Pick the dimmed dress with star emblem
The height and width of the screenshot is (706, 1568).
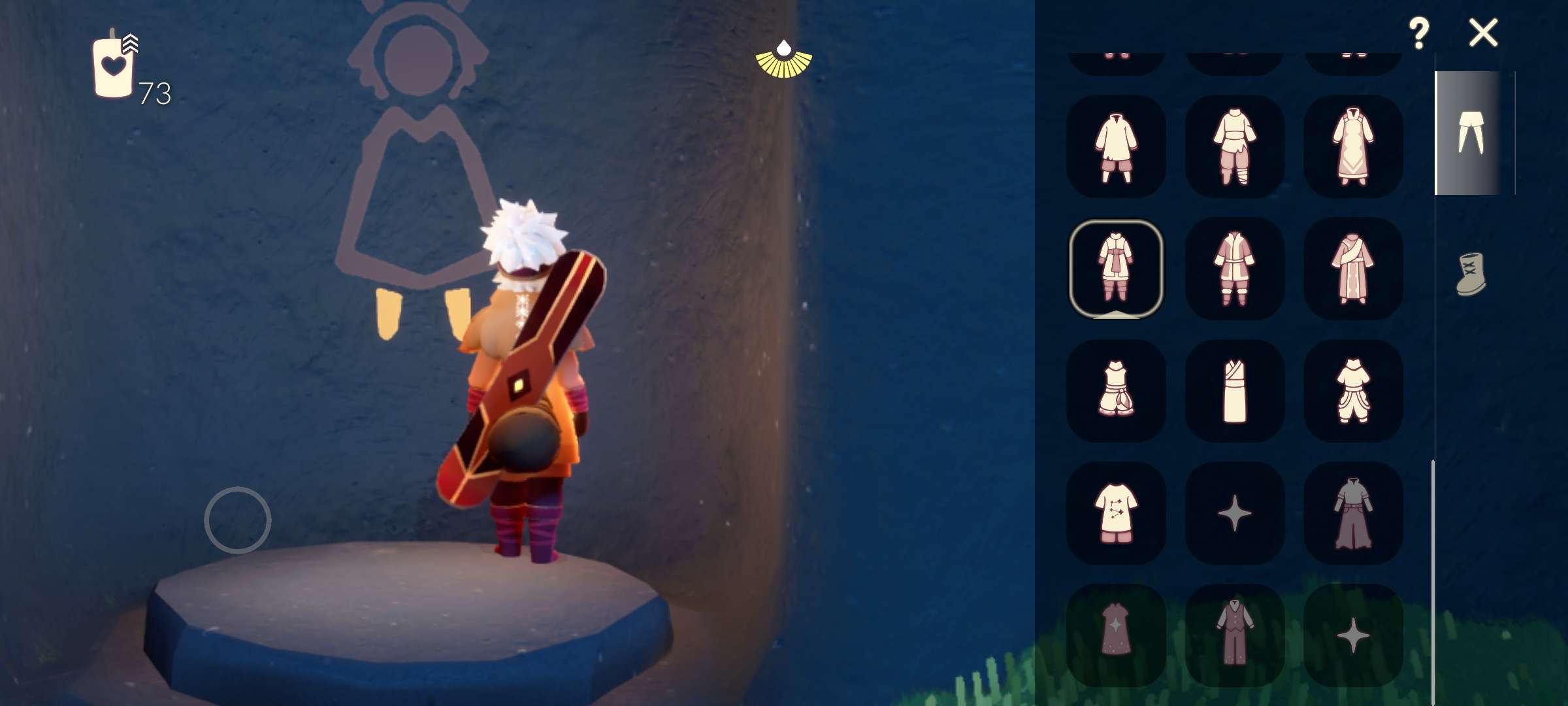coord(1116,635)
